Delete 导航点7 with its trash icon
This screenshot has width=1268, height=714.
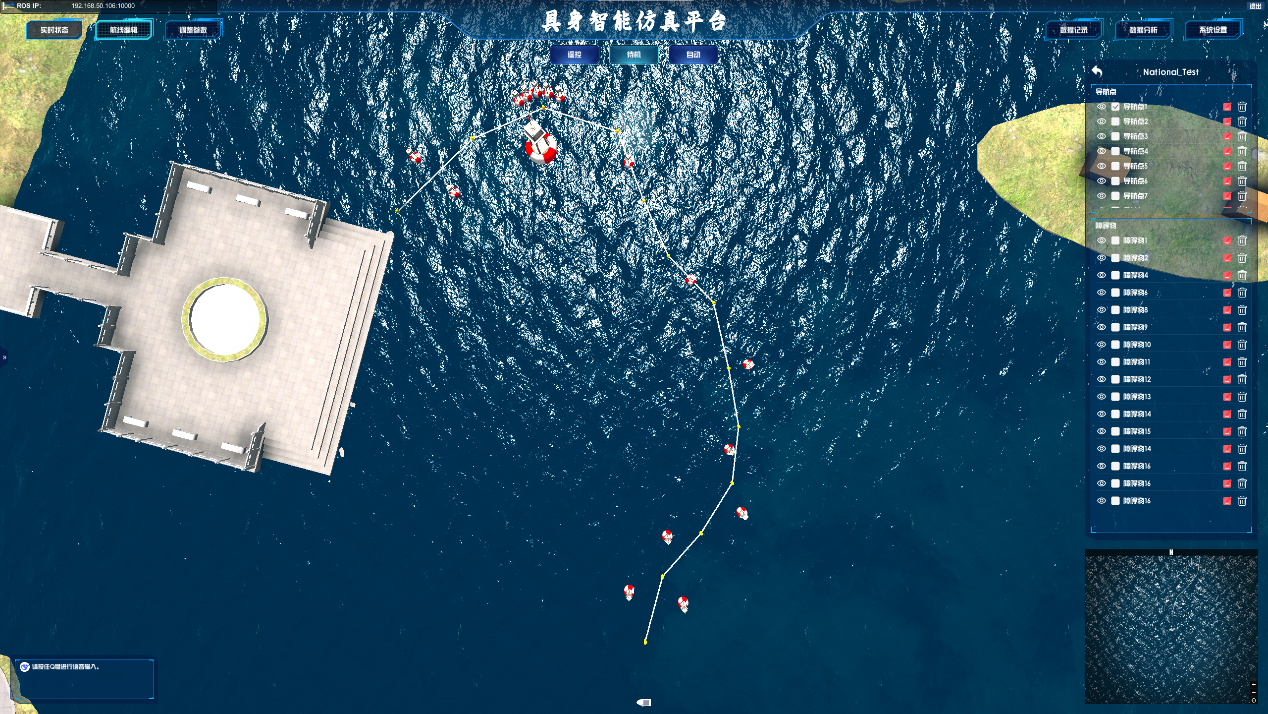(1242, 196)
